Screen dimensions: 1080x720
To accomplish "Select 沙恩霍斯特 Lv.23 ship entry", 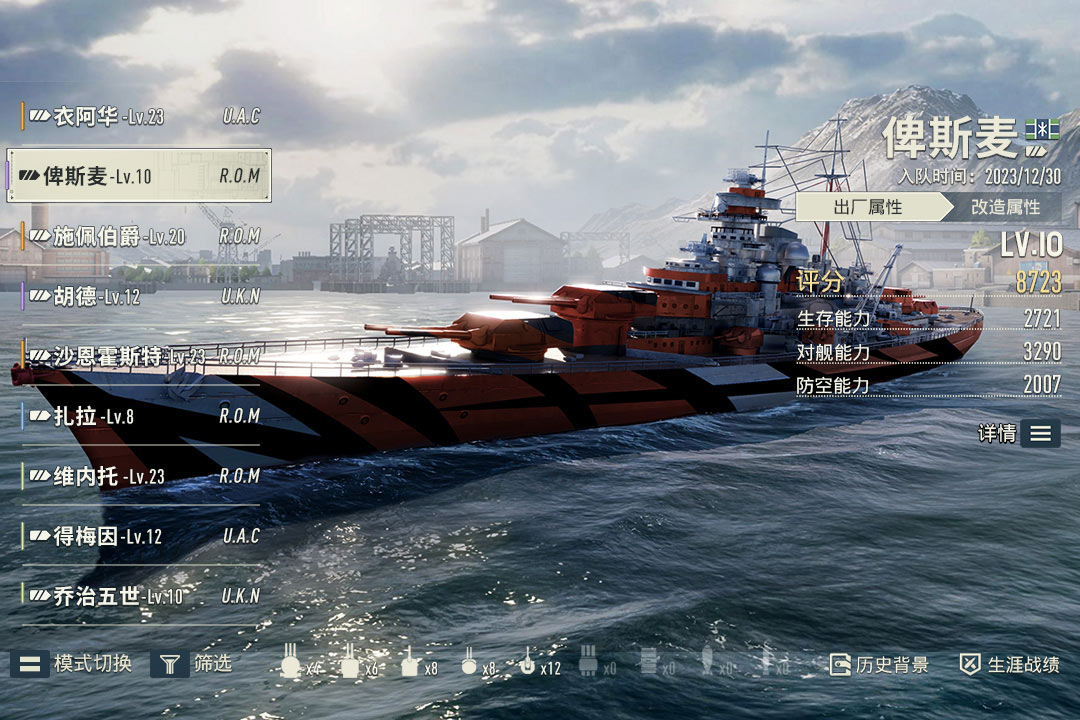I will click(x=140, y=356).
